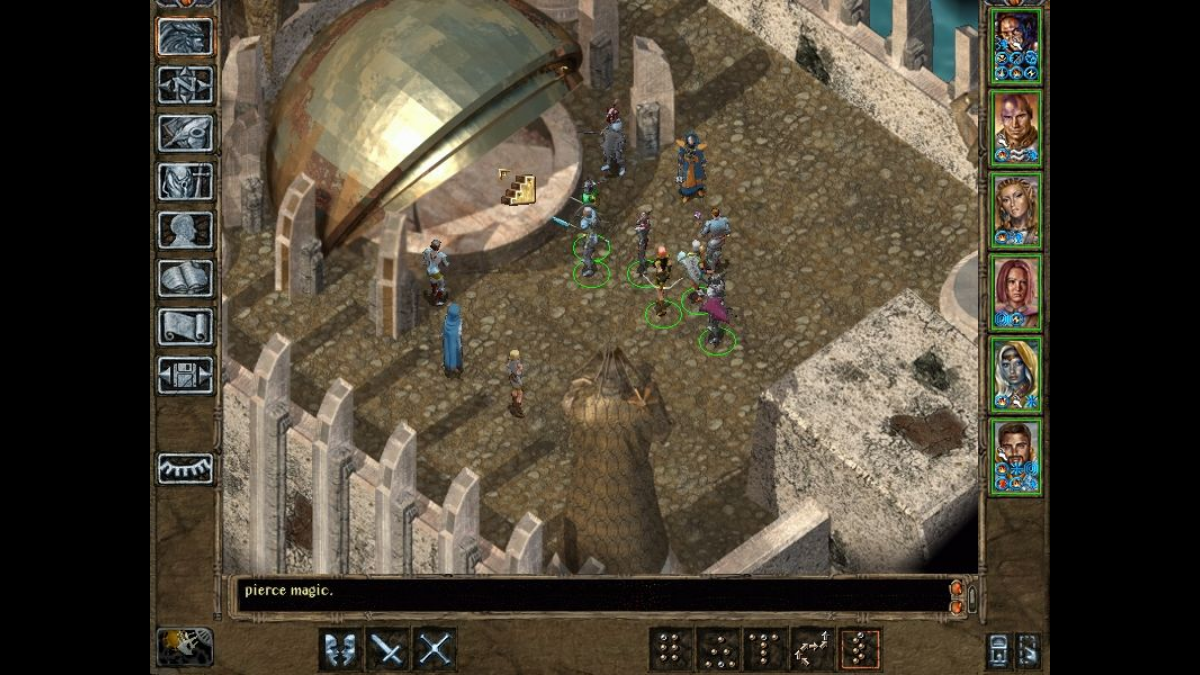Open the journal with the quill button
This screenshot has width=1200, height=675.
pos(185,133)
